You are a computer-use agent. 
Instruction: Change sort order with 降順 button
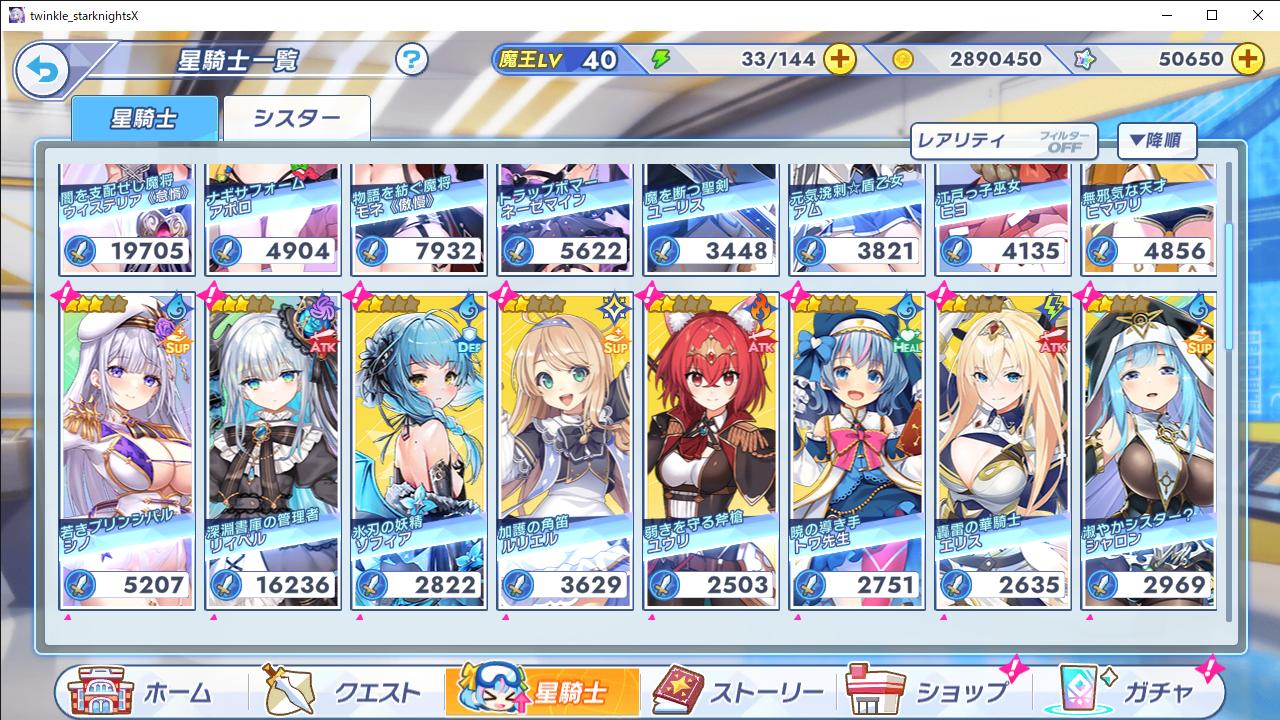1156,141
